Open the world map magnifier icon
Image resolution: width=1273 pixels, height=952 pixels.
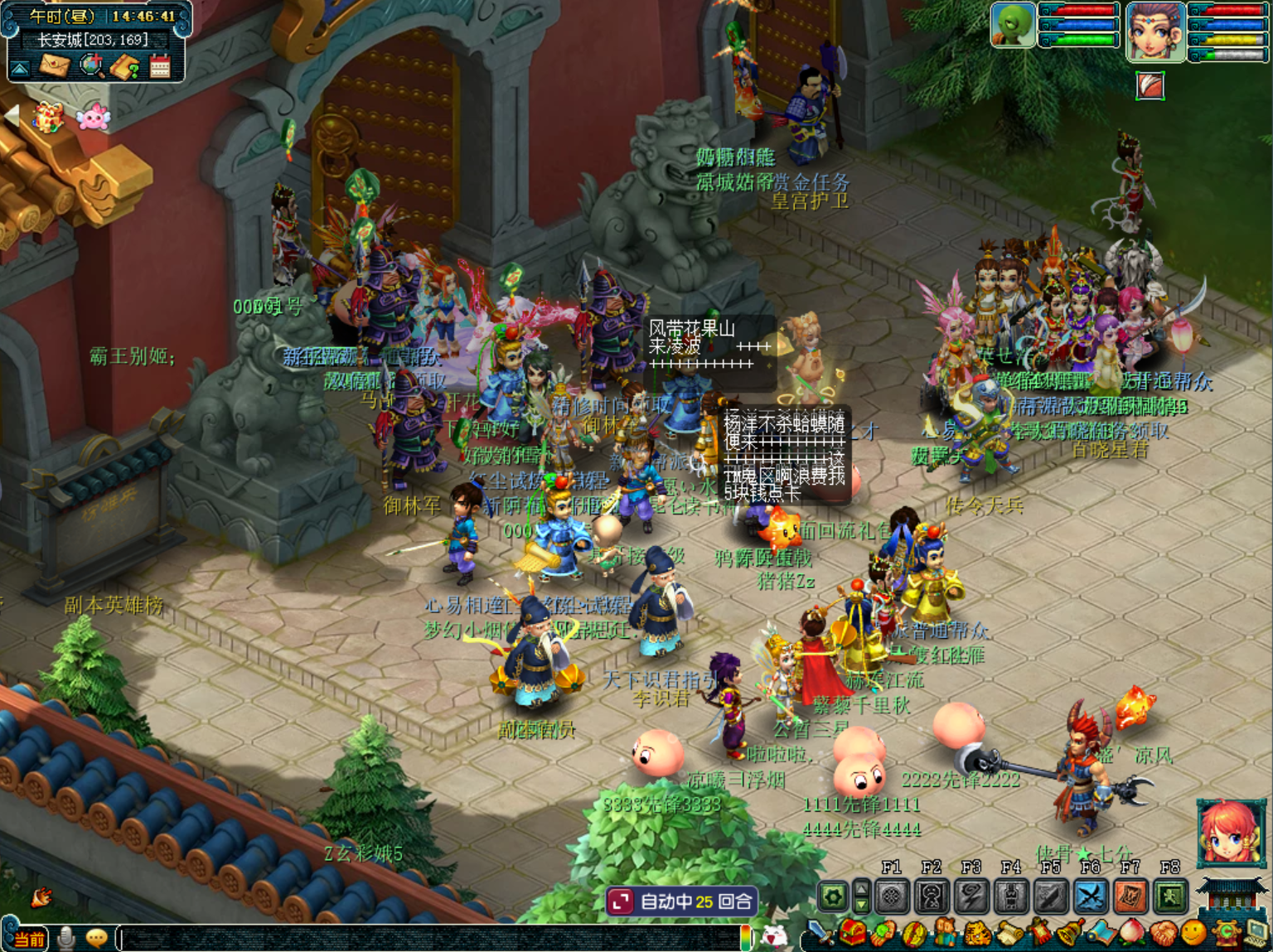[x=91, y=65]
